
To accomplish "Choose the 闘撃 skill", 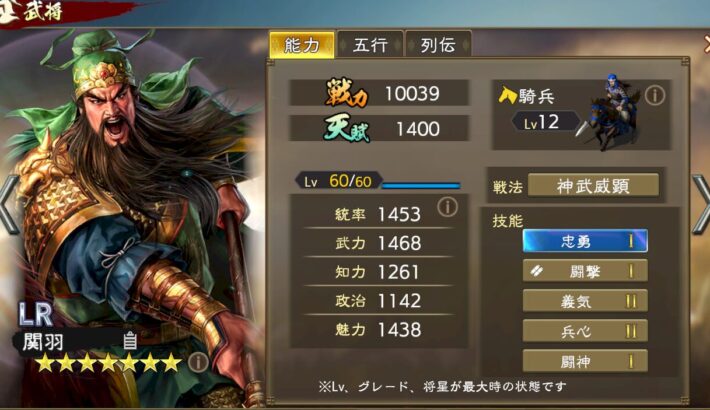I will coord(585,271).
